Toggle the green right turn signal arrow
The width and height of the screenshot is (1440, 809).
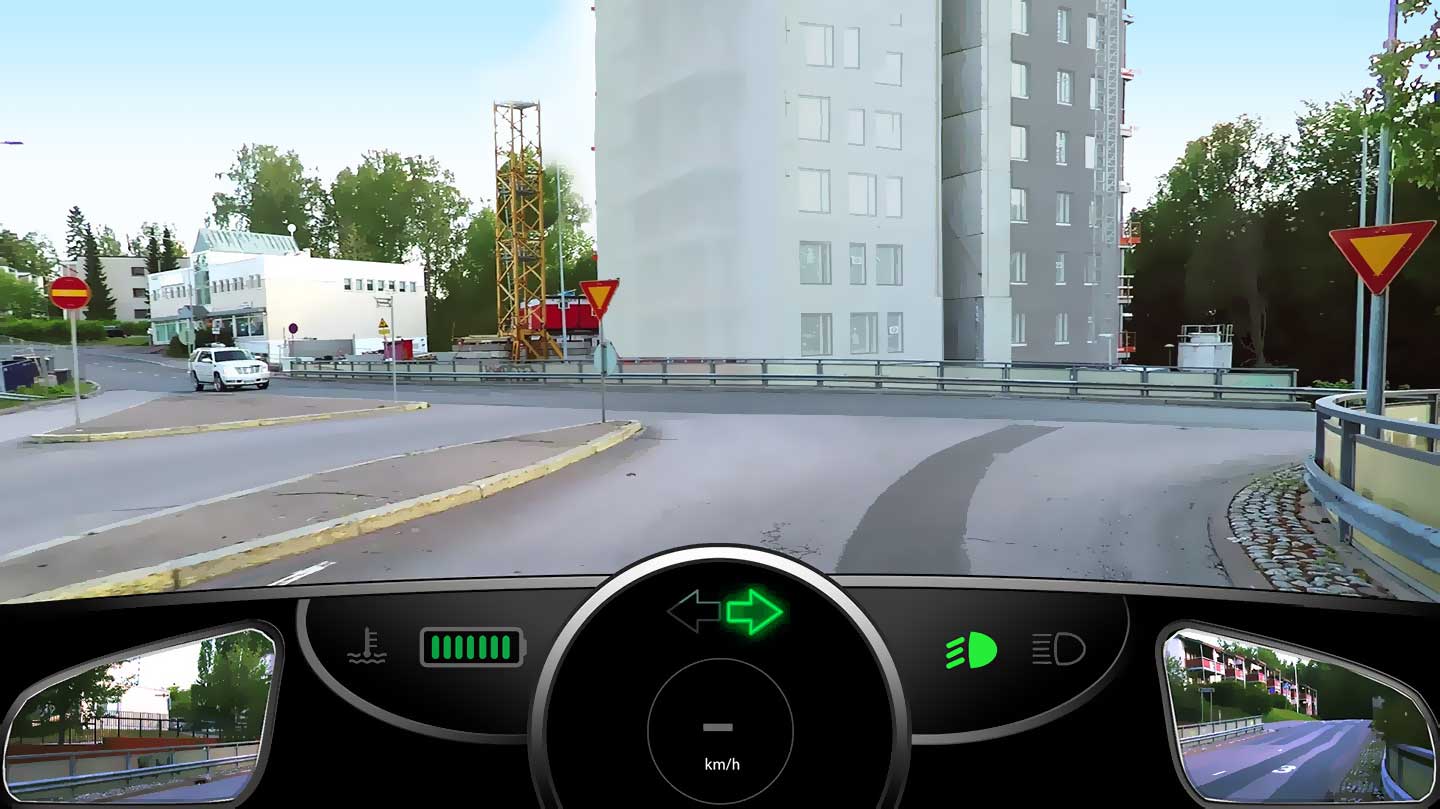click(x=755, y=611)
